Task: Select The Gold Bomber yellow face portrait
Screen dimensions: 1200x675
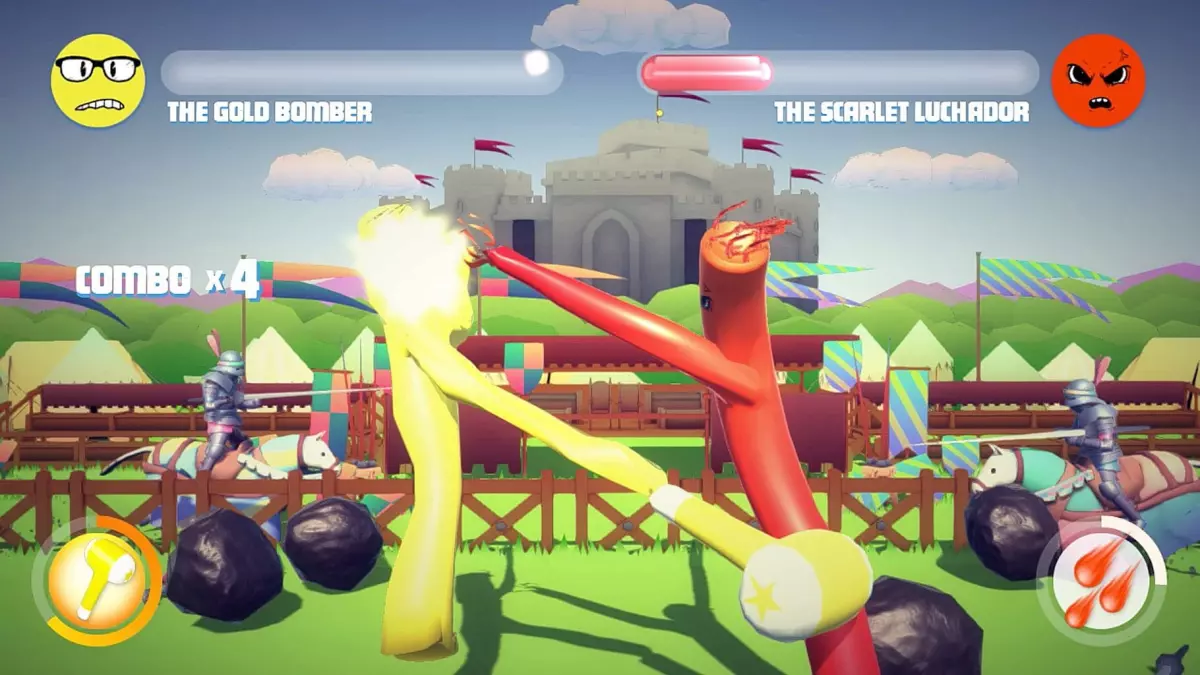Action: [x=97, y=81]
